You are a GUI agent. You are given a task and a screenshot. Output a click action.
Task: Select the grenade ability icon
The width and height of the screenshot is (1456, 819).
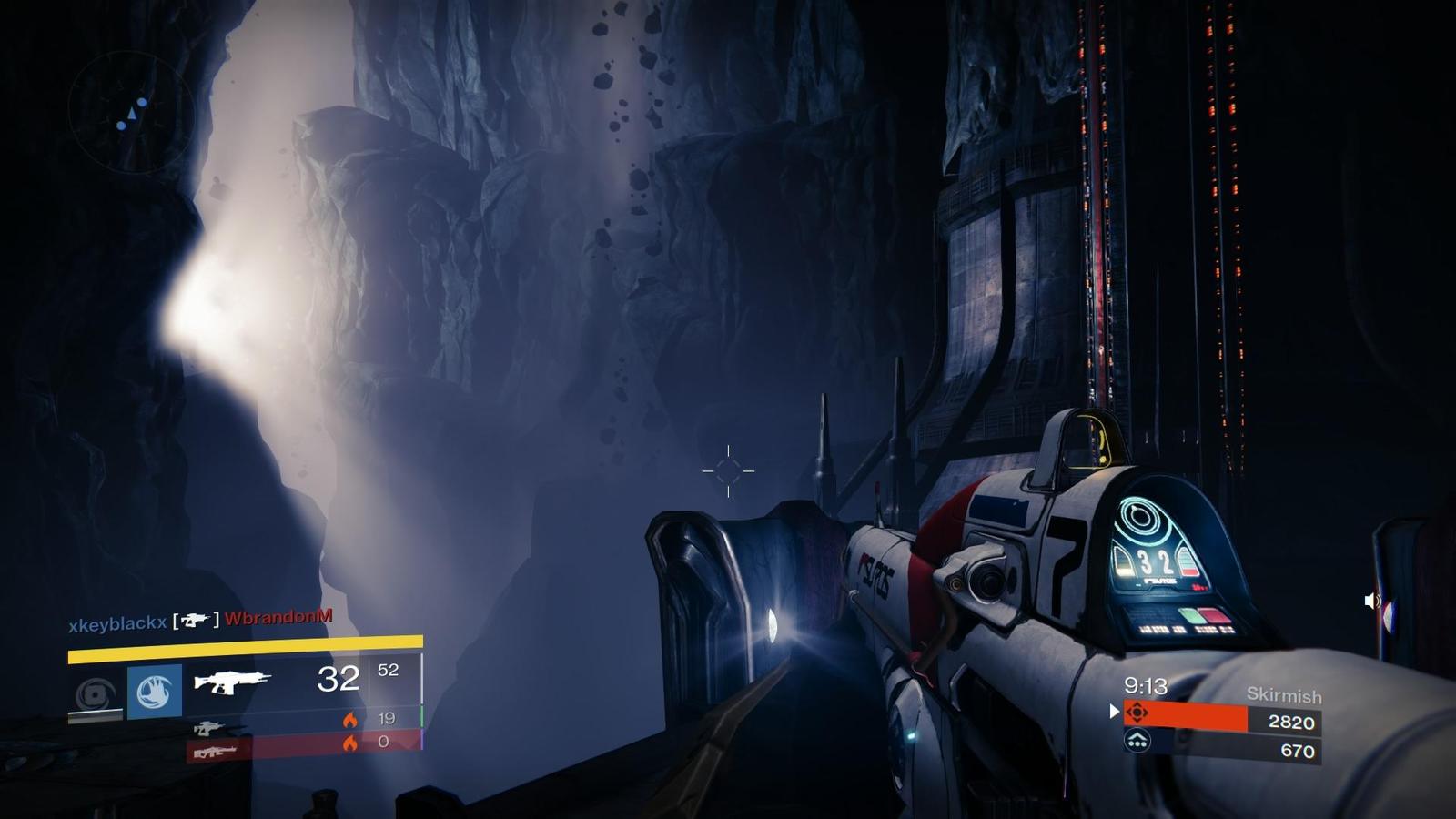[96, 694]
